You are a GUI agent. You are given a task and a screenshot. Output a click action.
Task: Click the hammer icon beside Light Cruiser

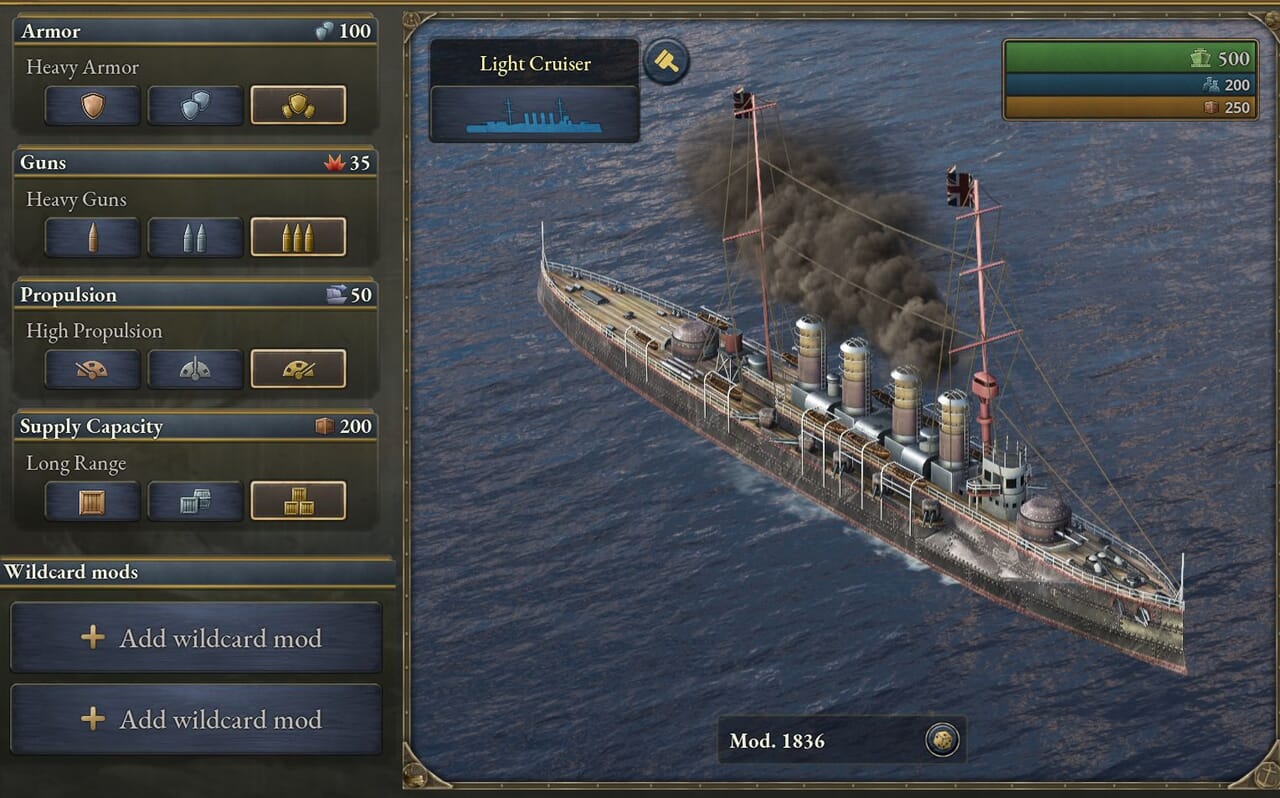point(665,62)
